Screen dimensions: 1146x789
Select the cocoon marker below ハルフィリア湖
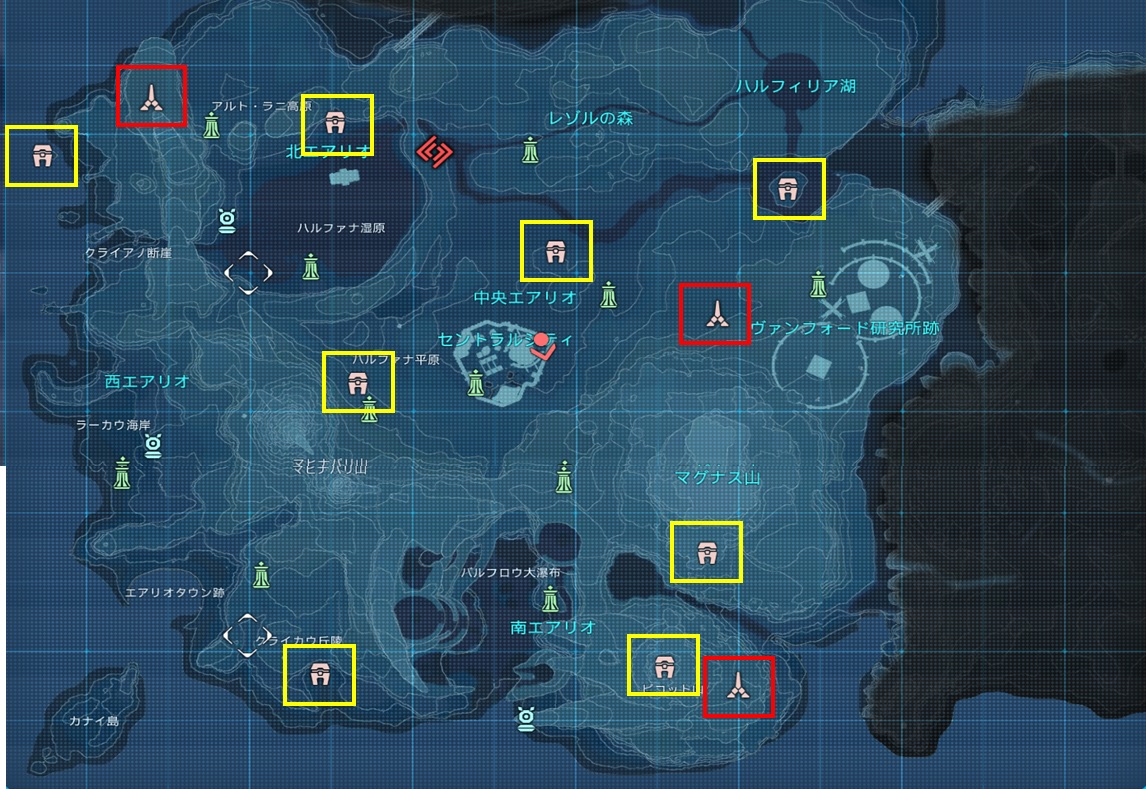[789, 189]
